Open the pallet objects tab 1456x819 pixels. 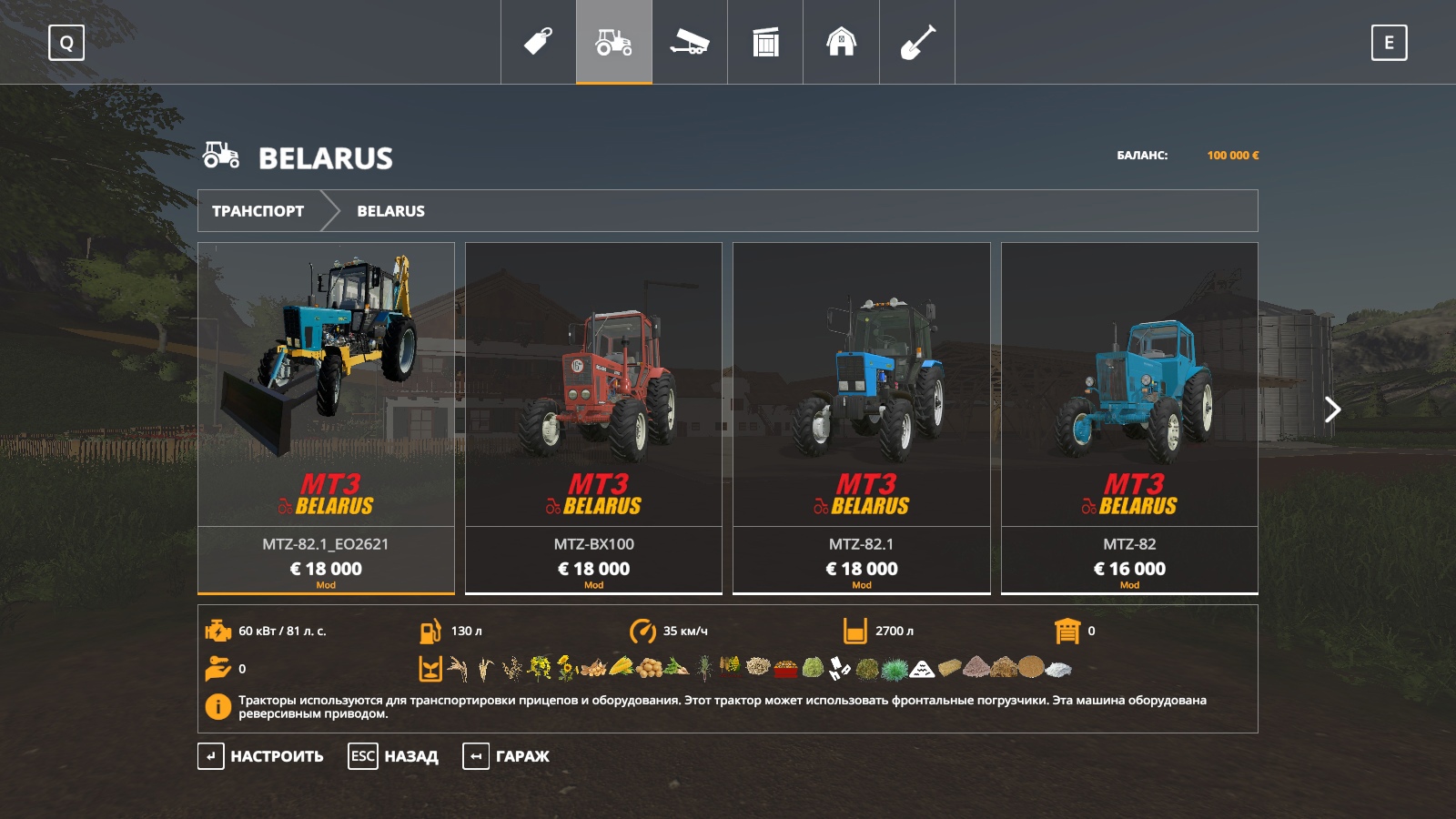[x=765, y=42]
